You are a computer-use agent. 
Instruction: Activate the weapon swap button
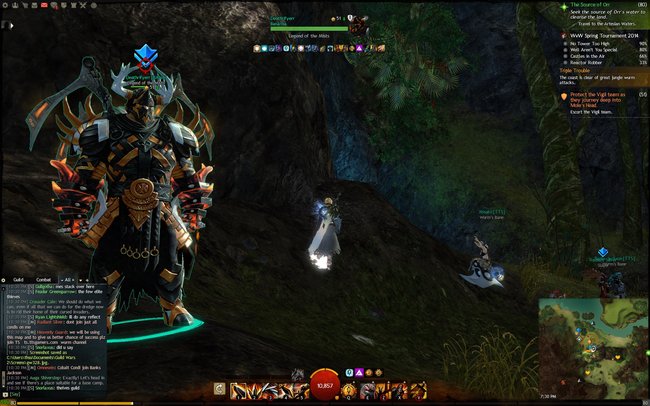click(219, 390)
